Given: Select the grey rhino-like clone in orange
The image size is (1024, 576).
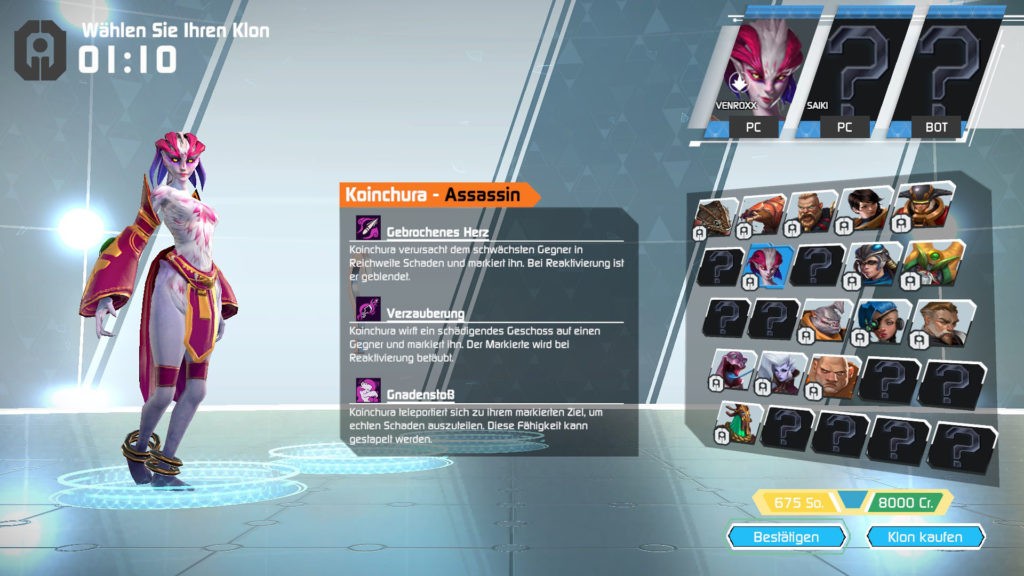Looking at the screenshot, I should [x=823, y=319].
